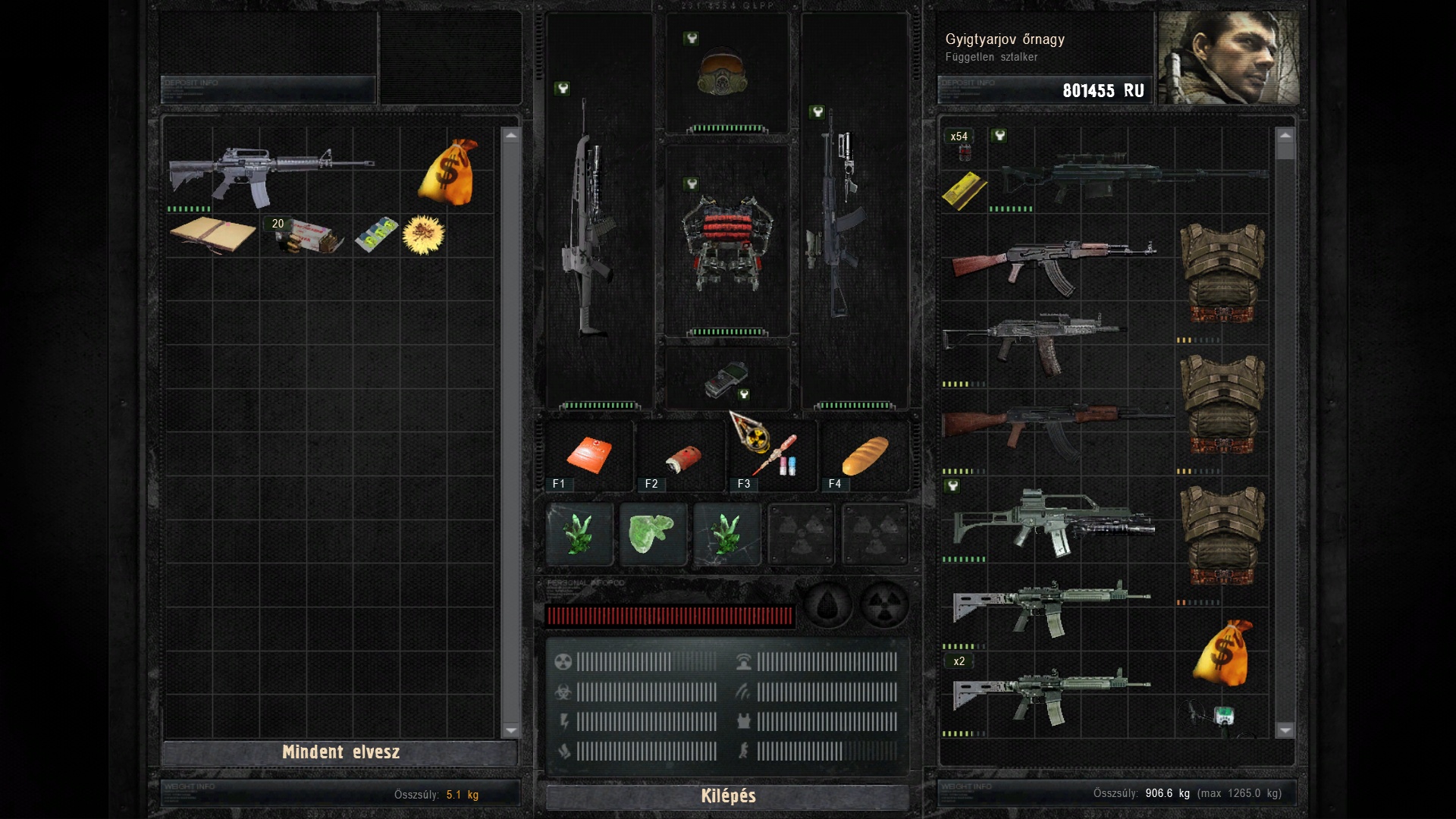
Task: Exit with the Kilépés button
Action: 728,796
